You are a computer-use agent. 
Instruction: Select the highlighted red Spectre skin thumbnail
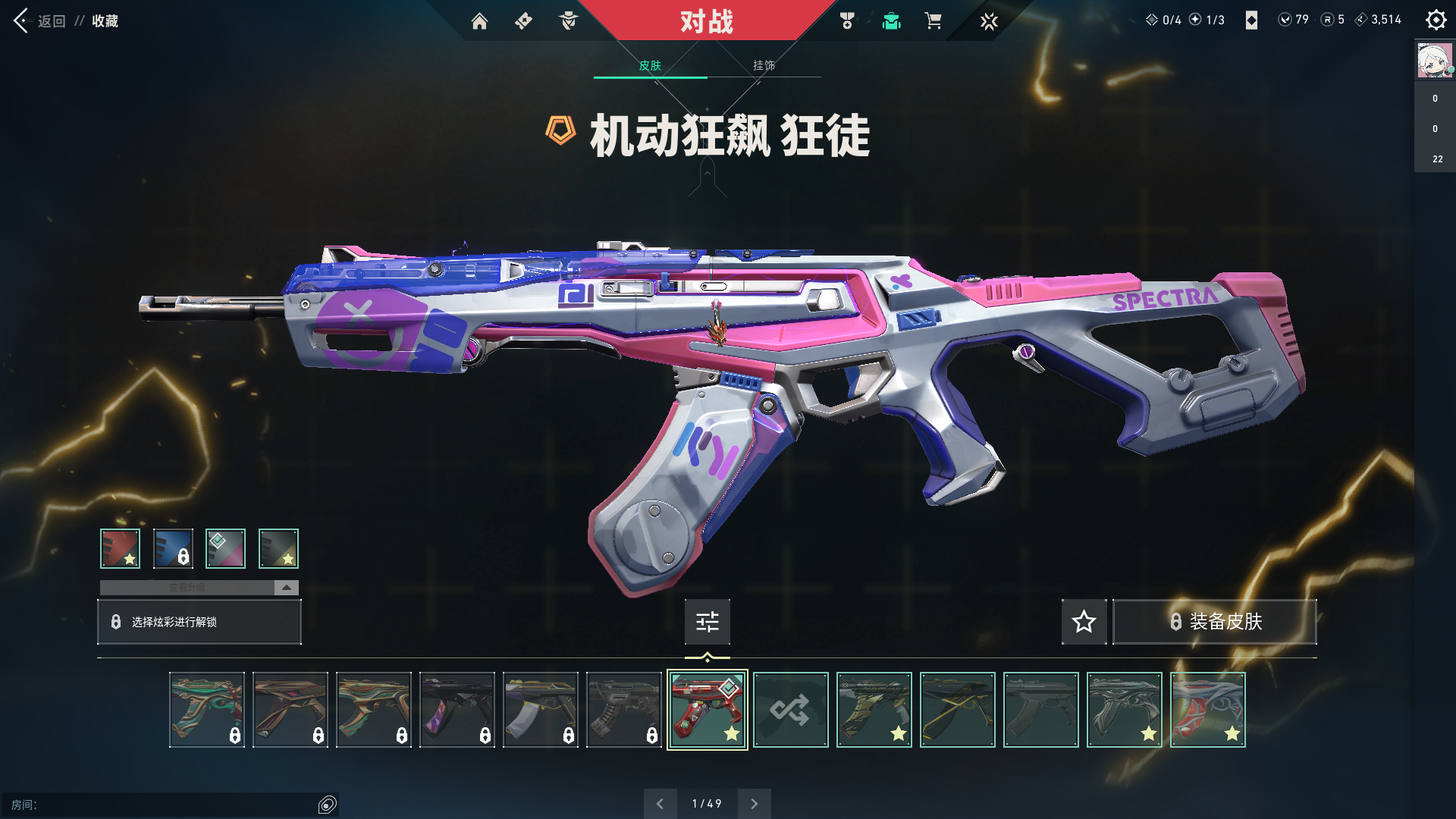click(707, 710)
